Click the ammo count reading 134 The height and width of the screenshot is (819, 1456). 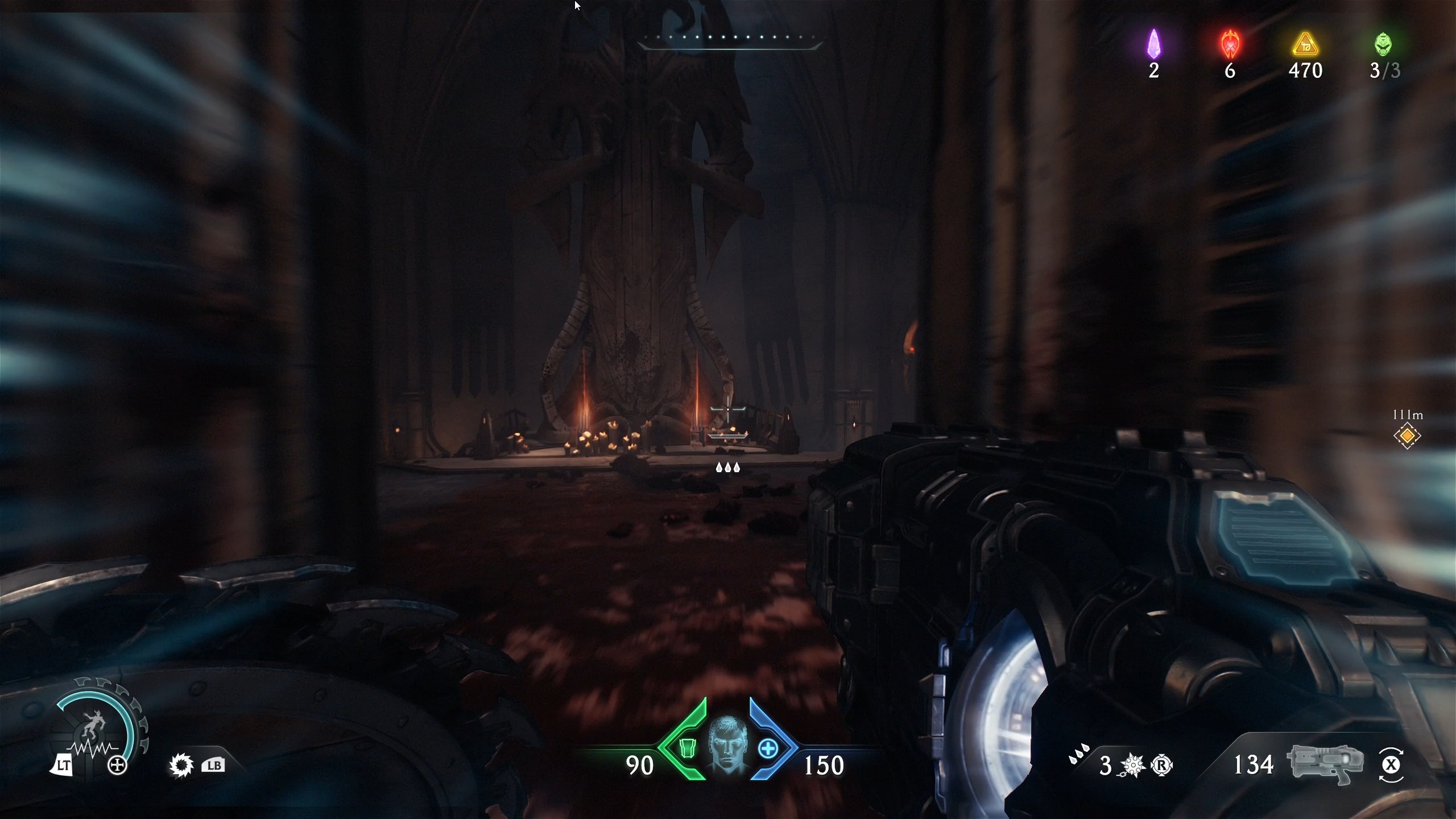pos(1255,765)
